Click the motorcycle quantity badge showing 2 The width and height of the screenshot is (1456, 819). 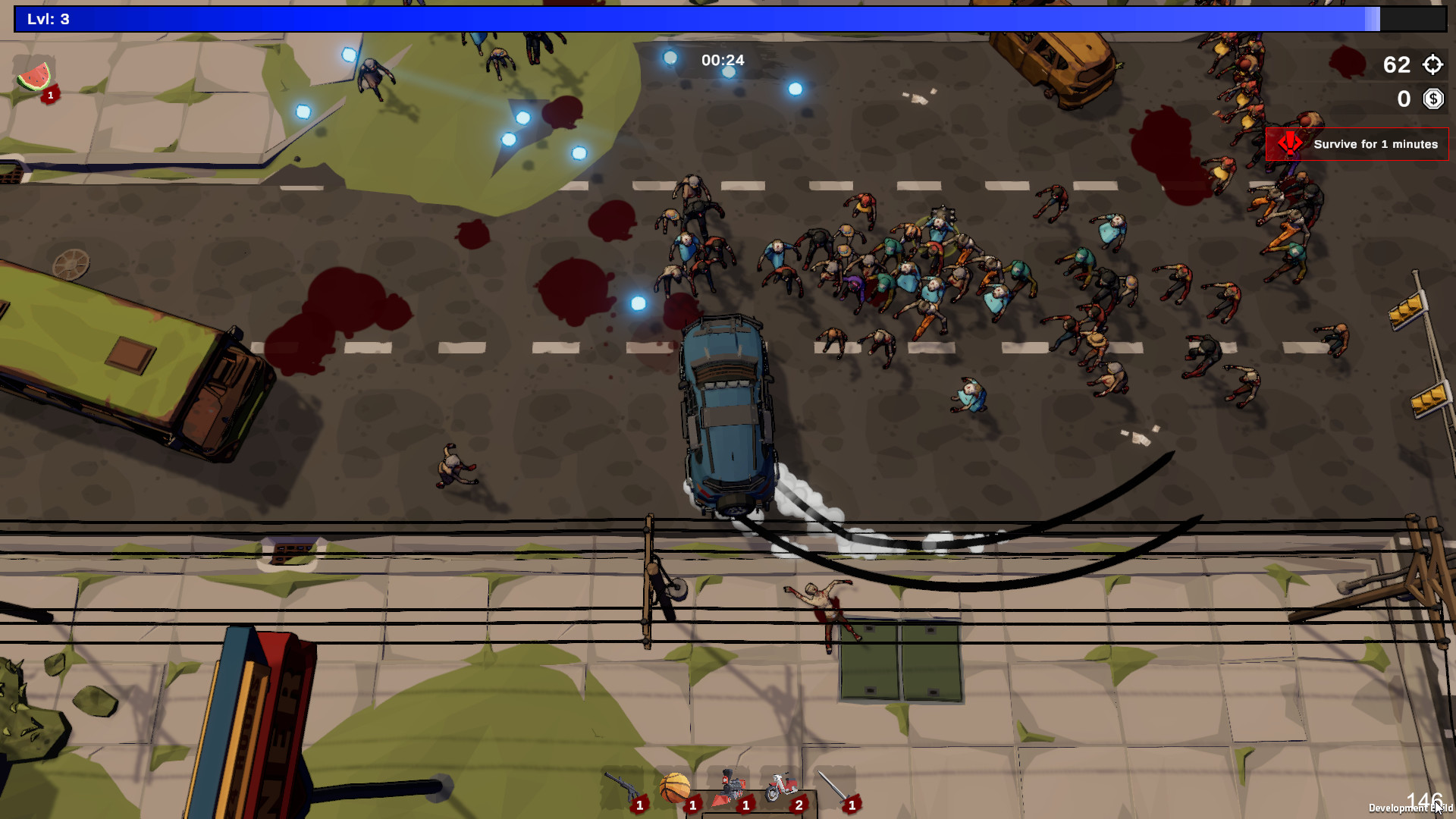(x=799, y=805)
